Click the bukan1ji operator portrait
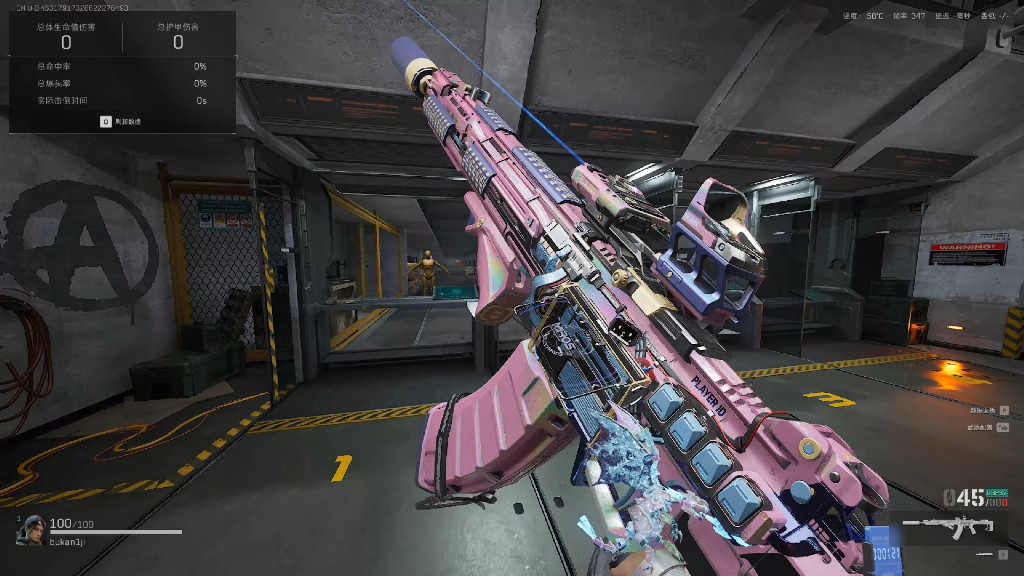The width and height of the screenshot is (1024, 576). [29, 530]
